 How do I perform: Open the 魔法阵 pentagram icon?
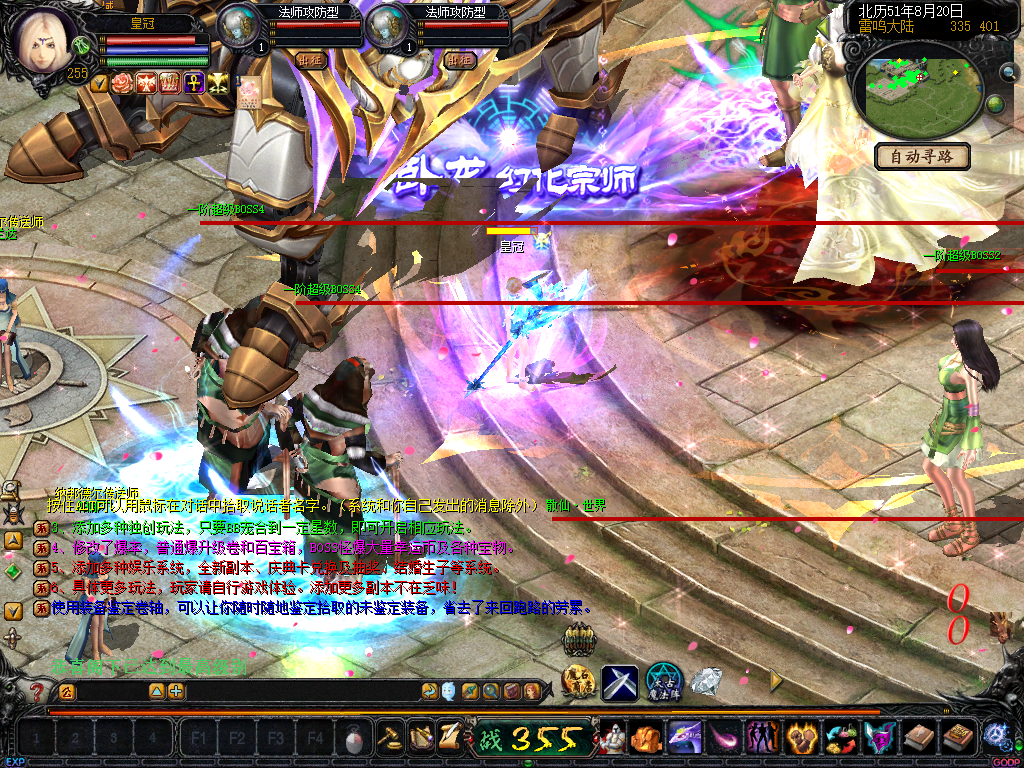[x=663, y=682]
